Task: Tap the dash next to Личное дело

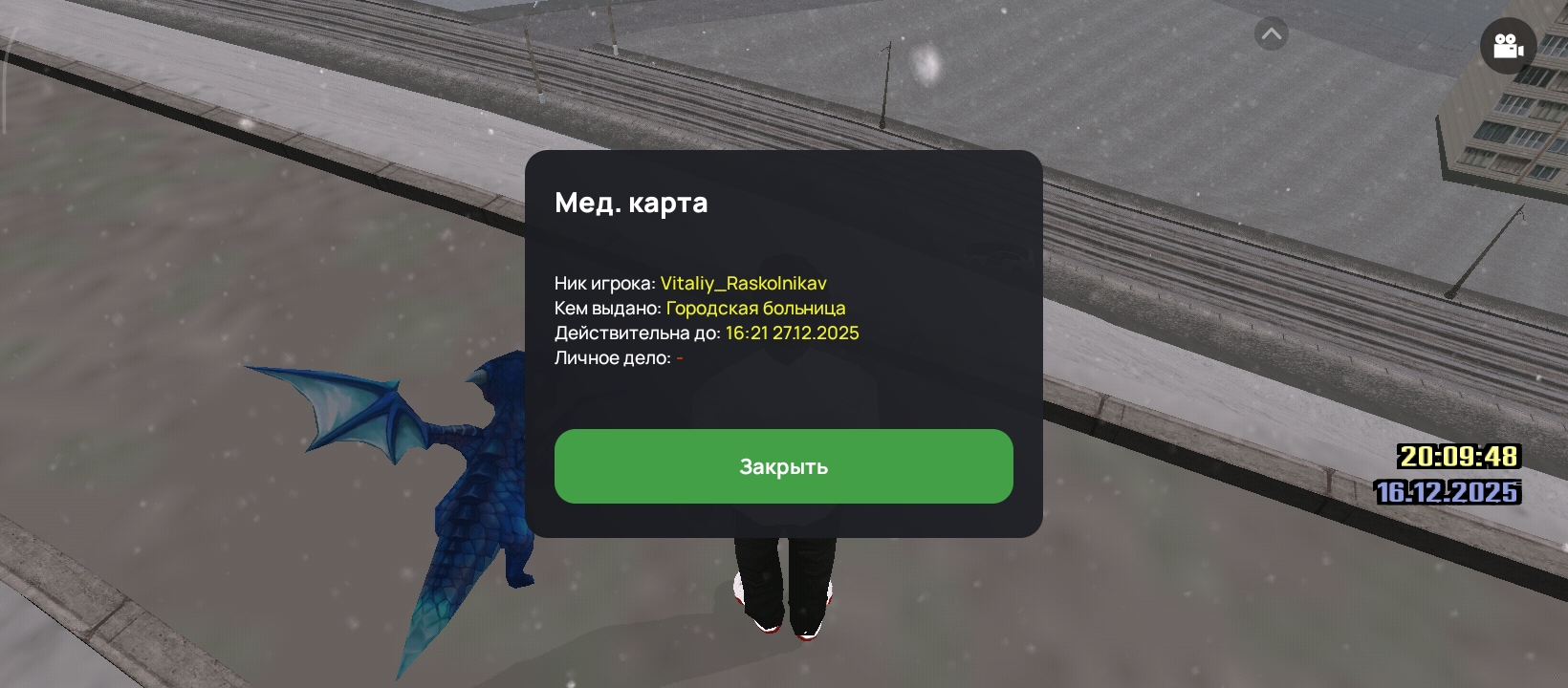Action: click(x=679, y=360)
